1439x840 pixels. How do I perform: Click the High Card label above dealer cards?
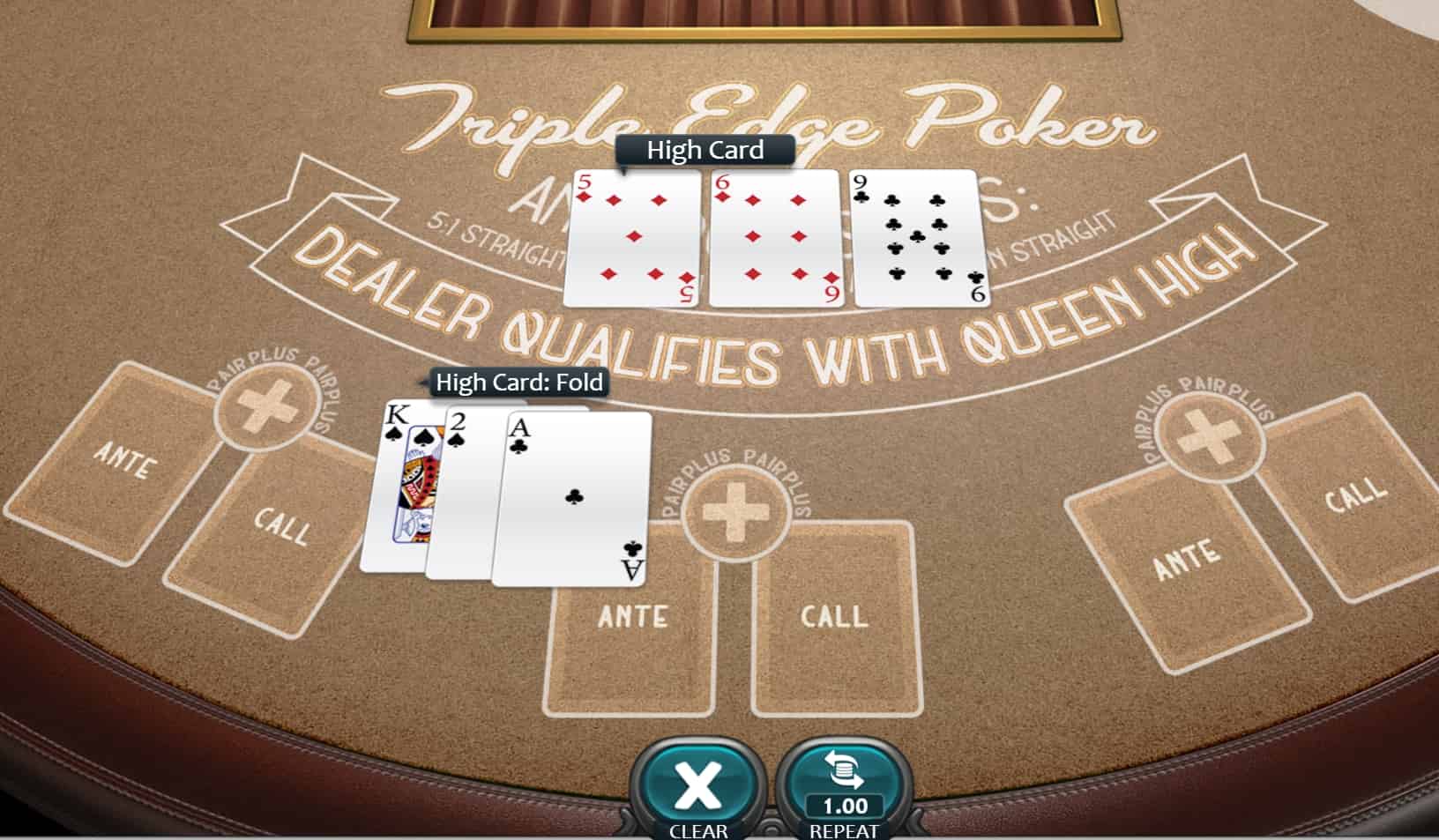705,150
